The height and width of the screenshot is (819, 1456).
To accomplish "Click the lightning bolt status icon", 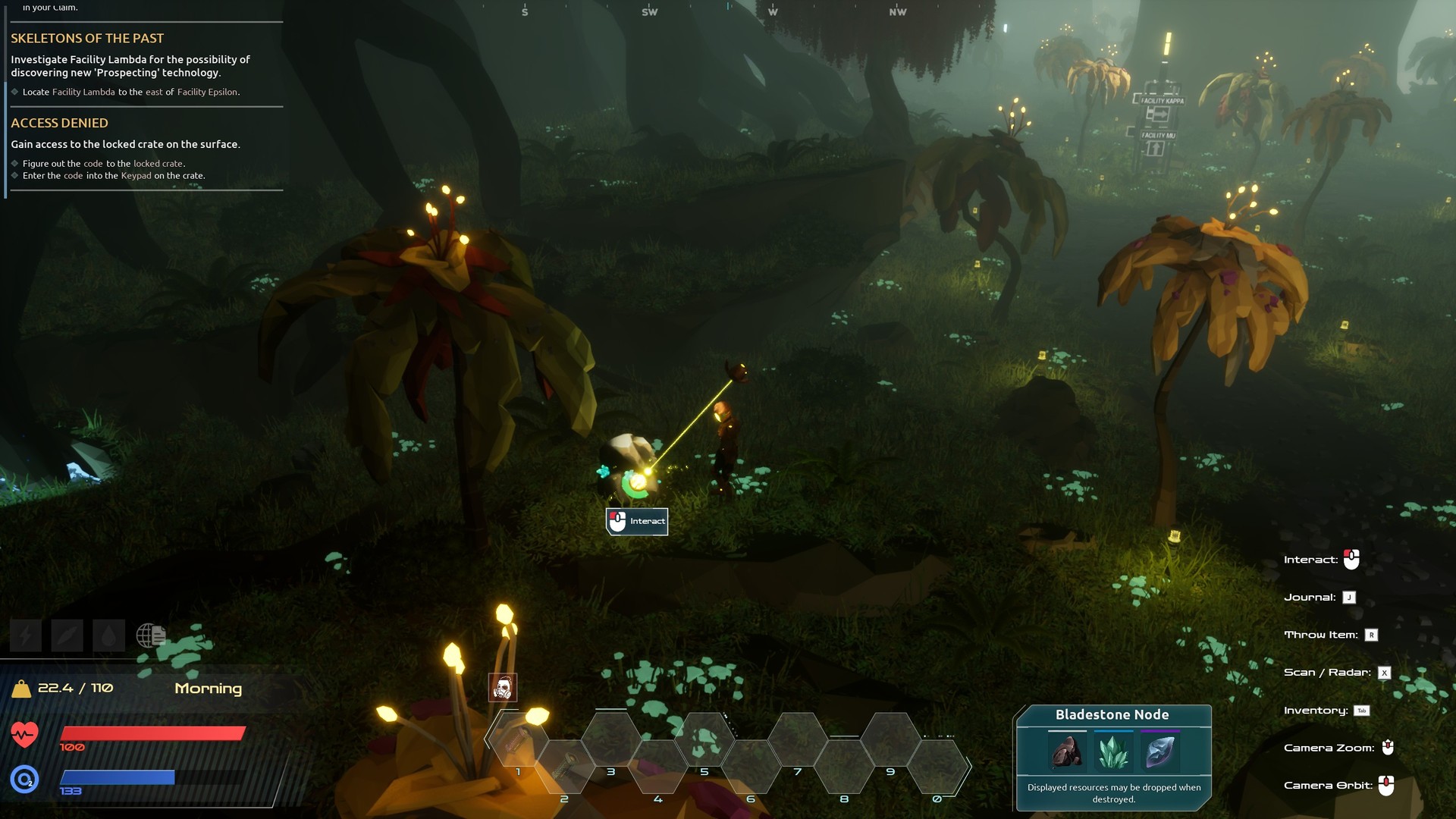I will pyautogui.click(x=25, y=635).
